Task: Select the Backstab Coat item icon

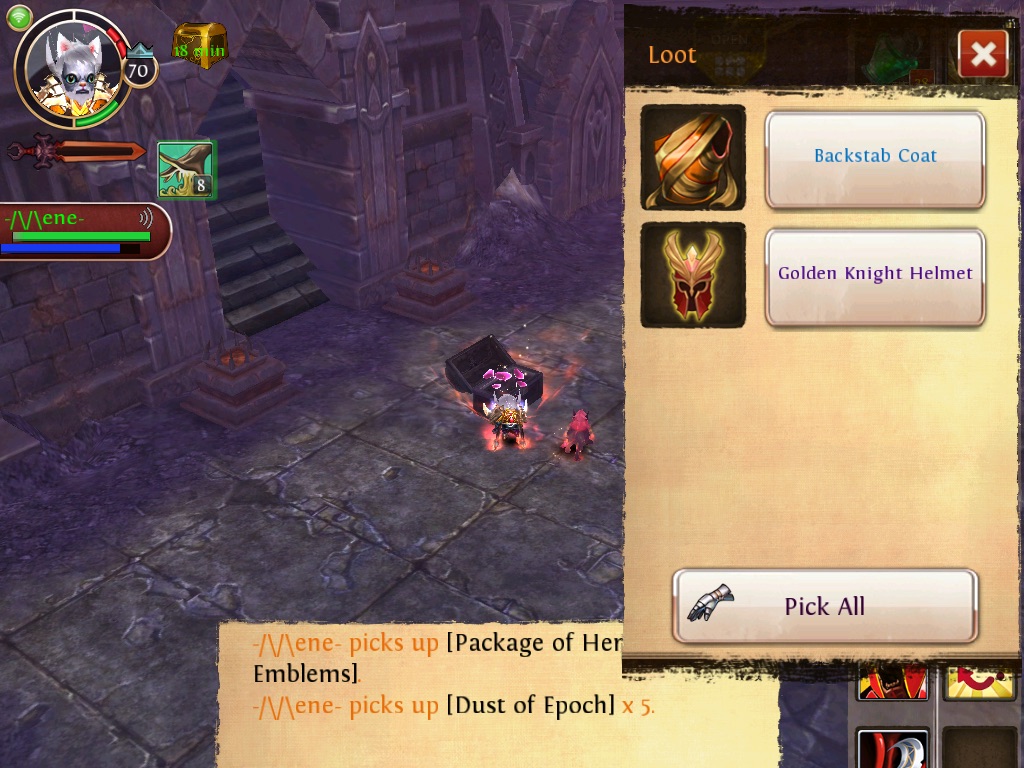Action: click(x=693, y=157)
